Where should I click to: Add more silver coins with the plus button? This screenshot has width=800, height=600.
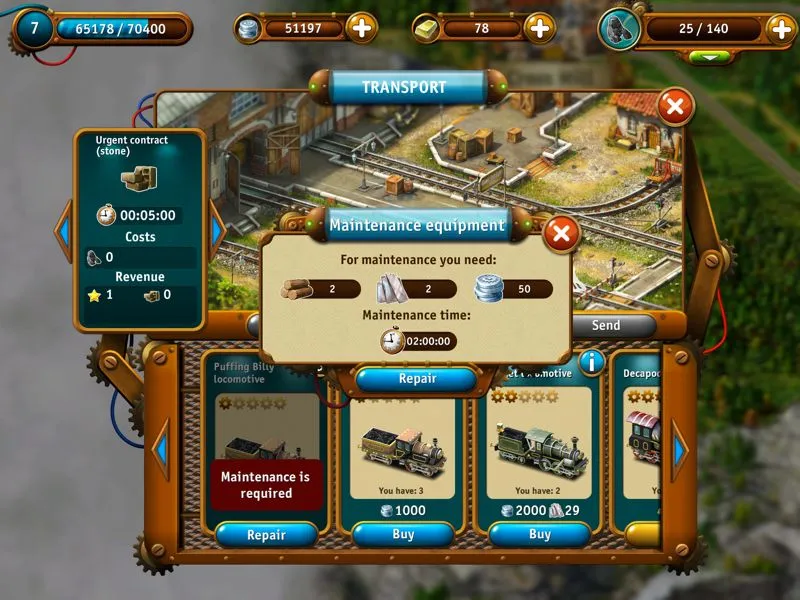pyautogui.click(x=363, y=28)
